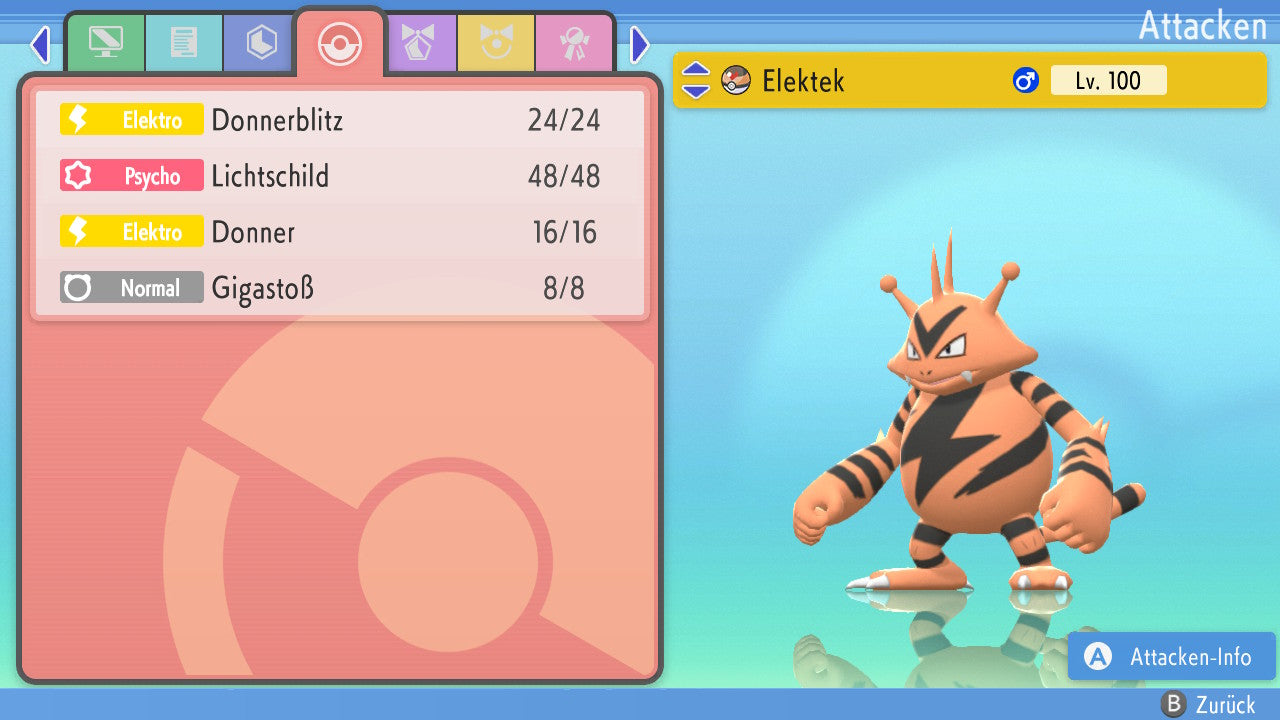Click the right arrow beside the tabs
1280x720 pixels.
pos(640,45)
